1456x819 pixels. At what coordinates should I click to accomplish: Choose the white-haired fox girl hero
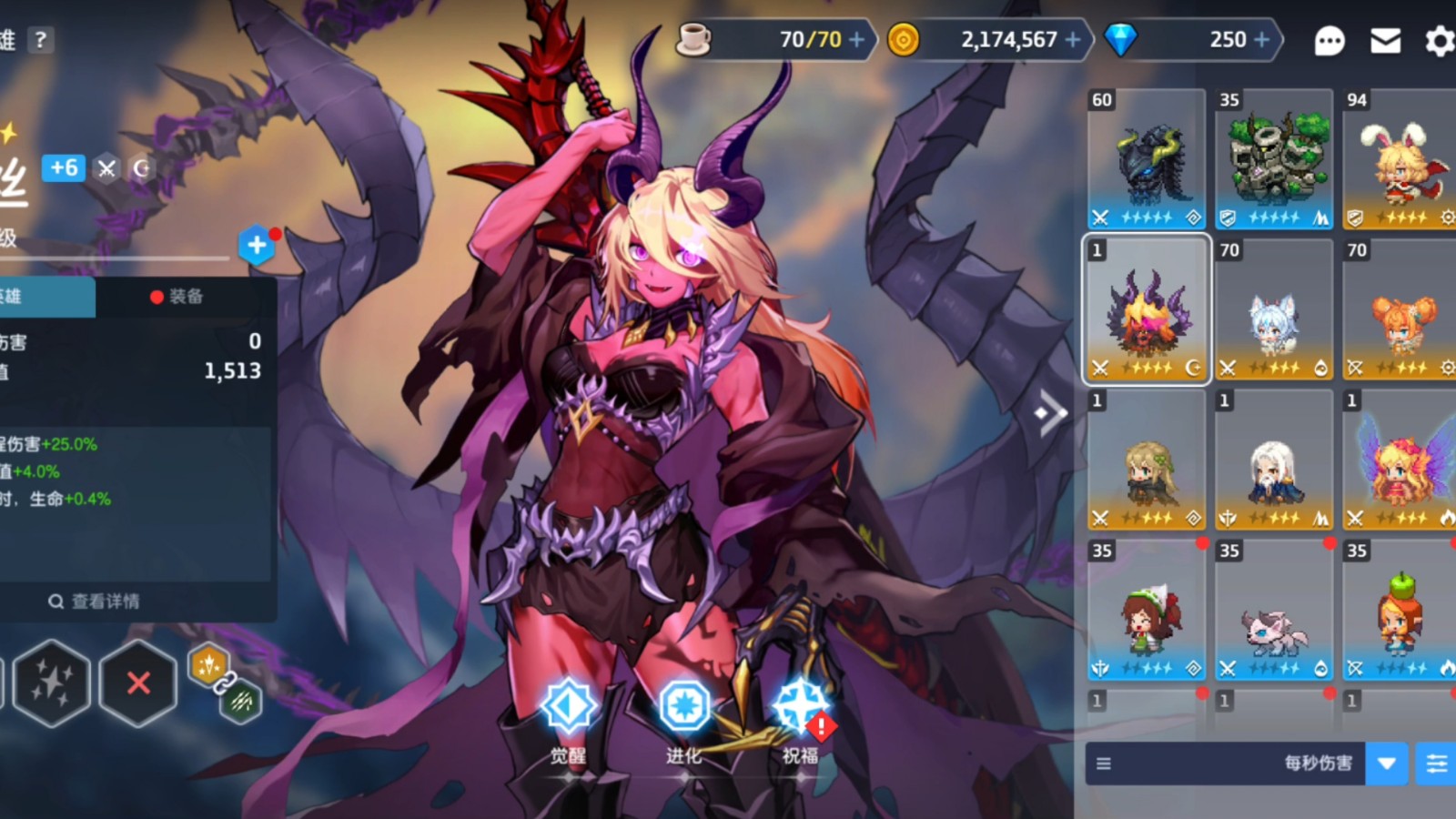pos(1274,309)
